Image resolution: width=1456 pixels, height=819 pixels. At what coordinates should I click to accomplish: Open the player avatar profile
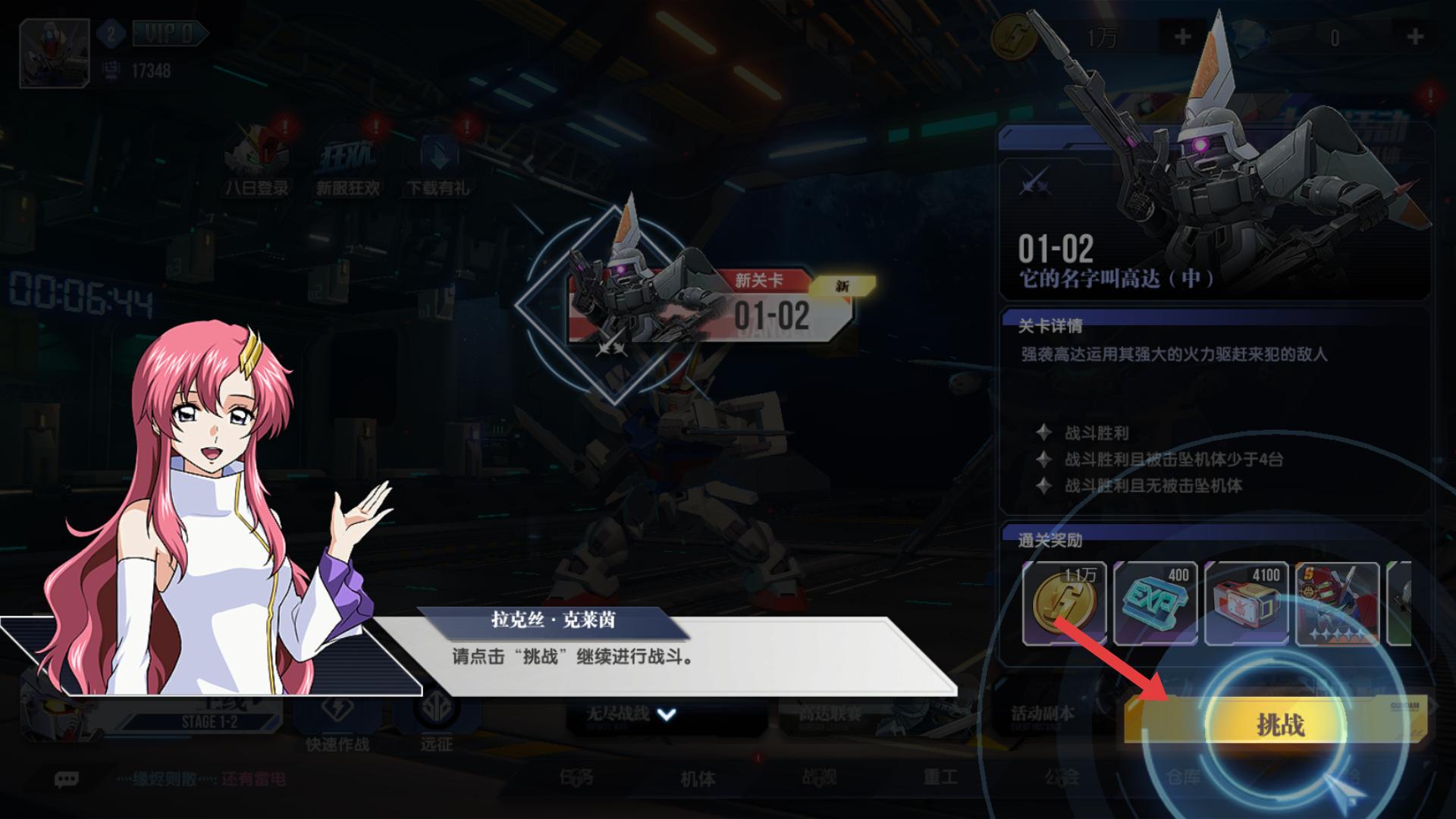click(x=55, y=52)
